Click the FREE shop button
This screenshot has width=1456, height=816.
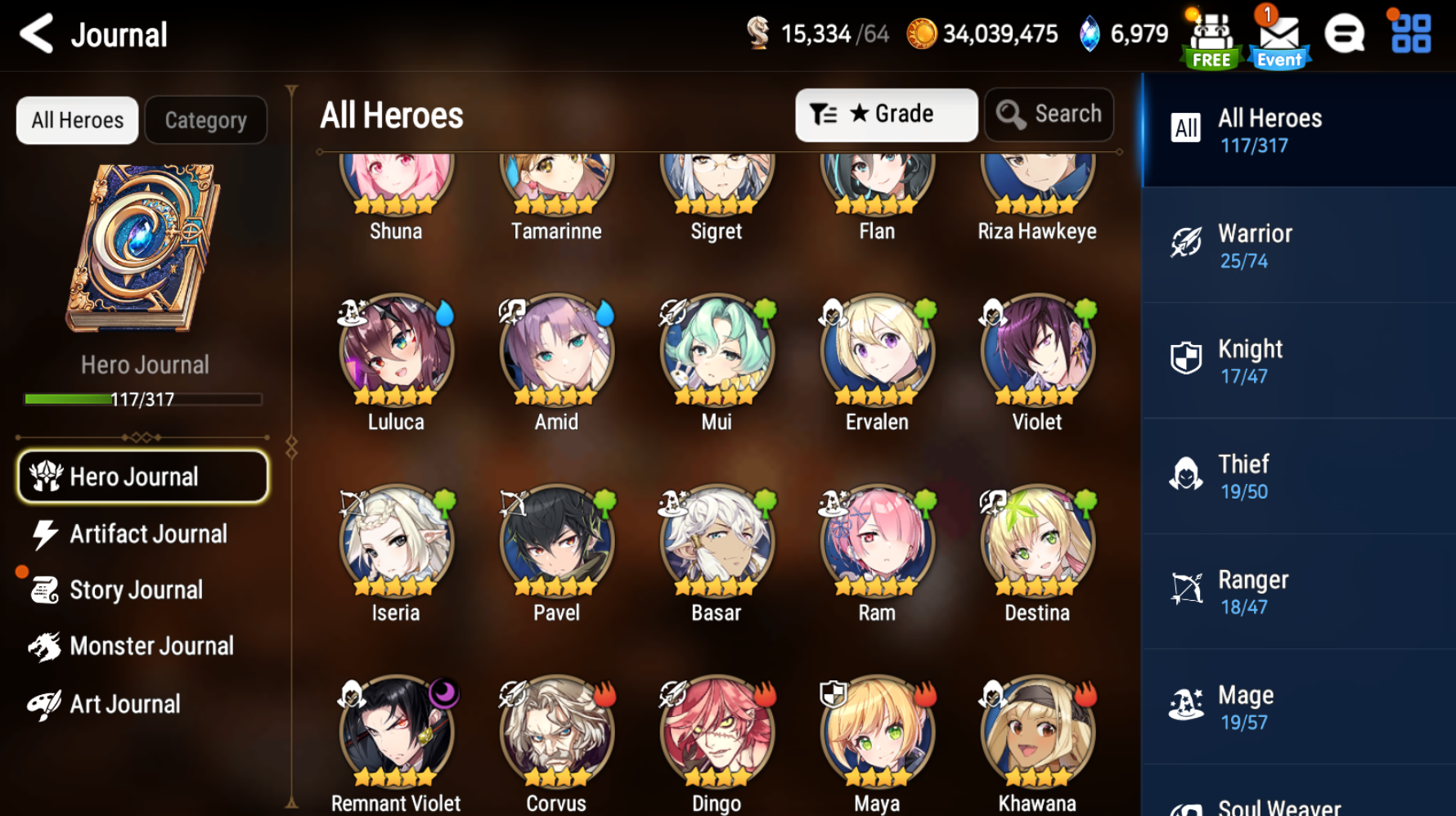[1211, 34]
